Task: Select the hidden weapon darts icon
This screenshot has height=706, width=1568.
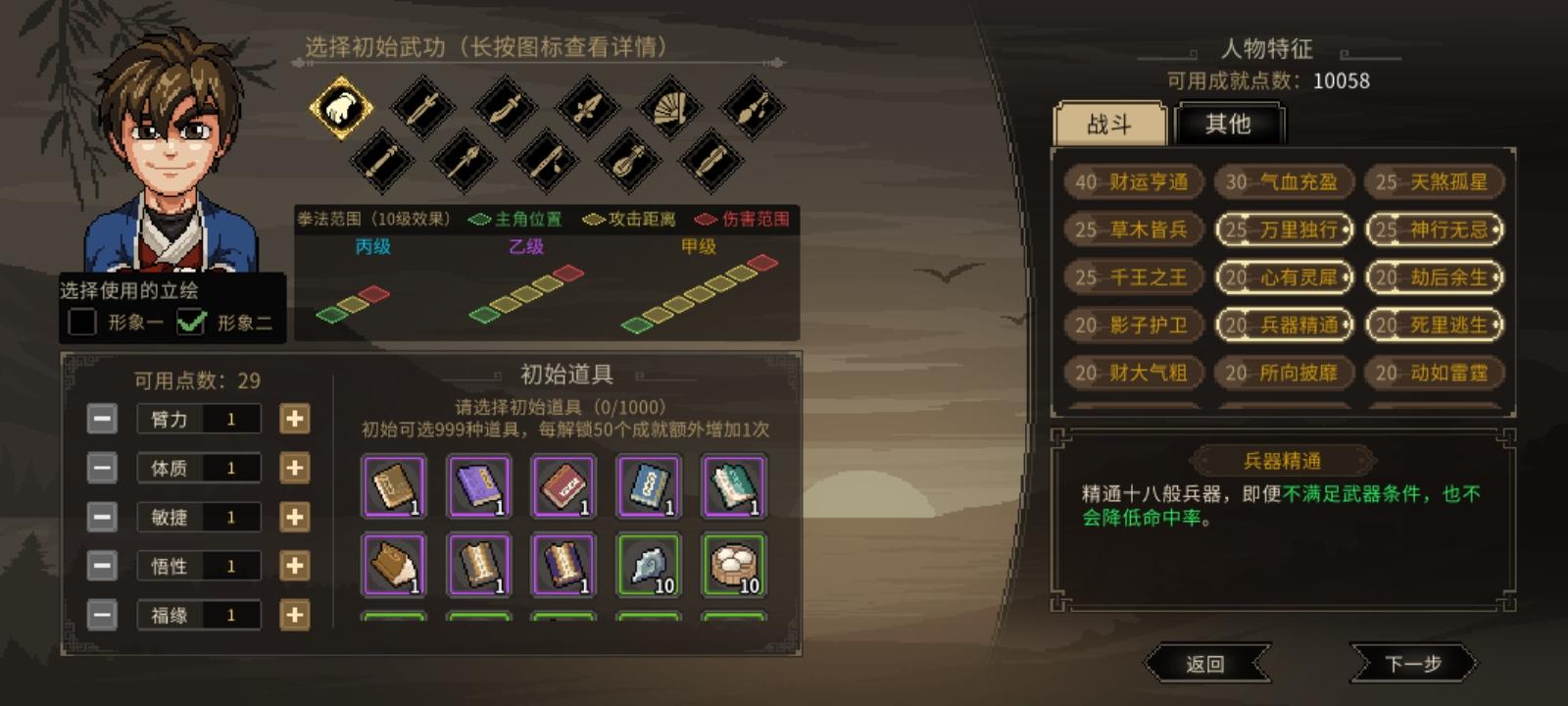Action: click(x=753, y=108)
